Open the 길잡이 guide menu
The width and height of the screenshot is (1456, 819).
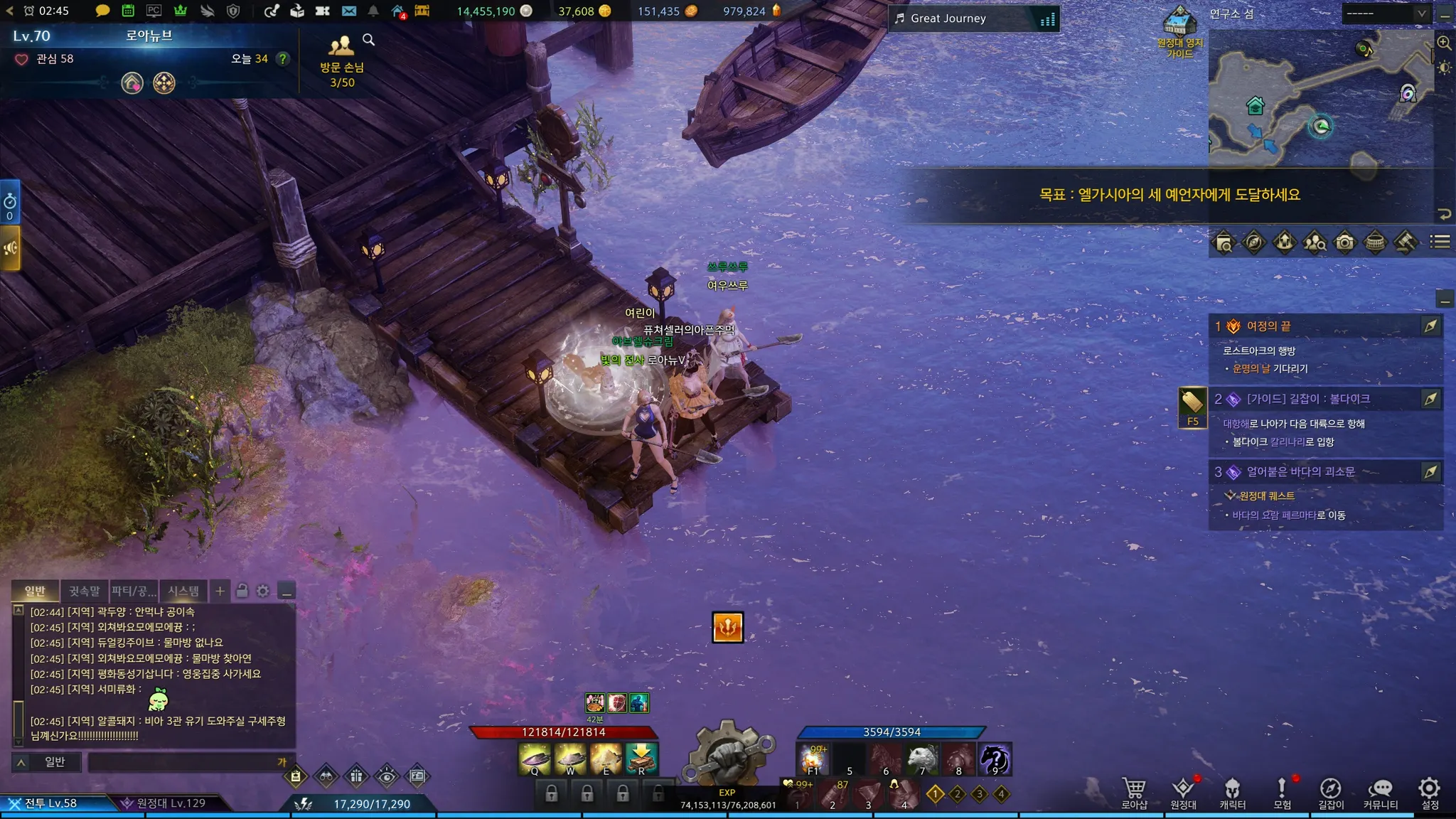point(1331,793)
